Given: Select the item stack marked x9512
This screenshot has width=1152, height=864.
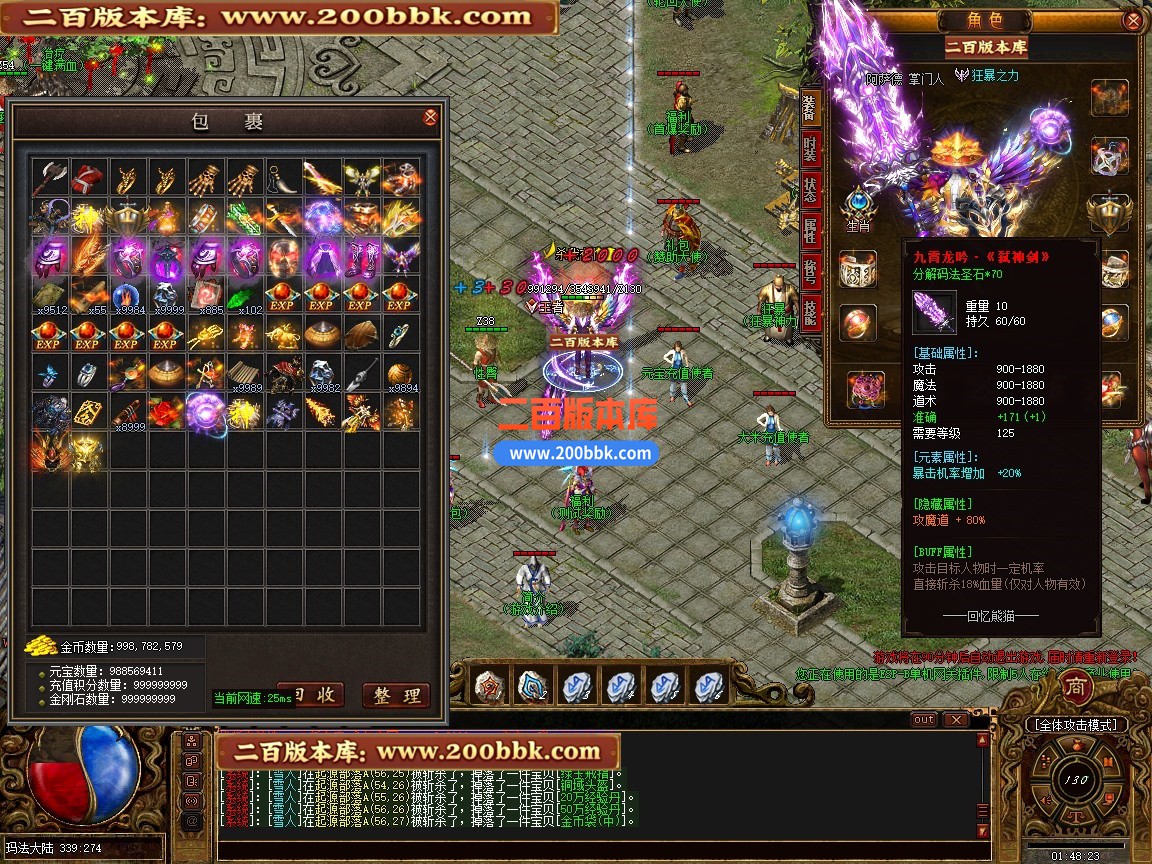Looking at the screenshot, I should [49, 296].
